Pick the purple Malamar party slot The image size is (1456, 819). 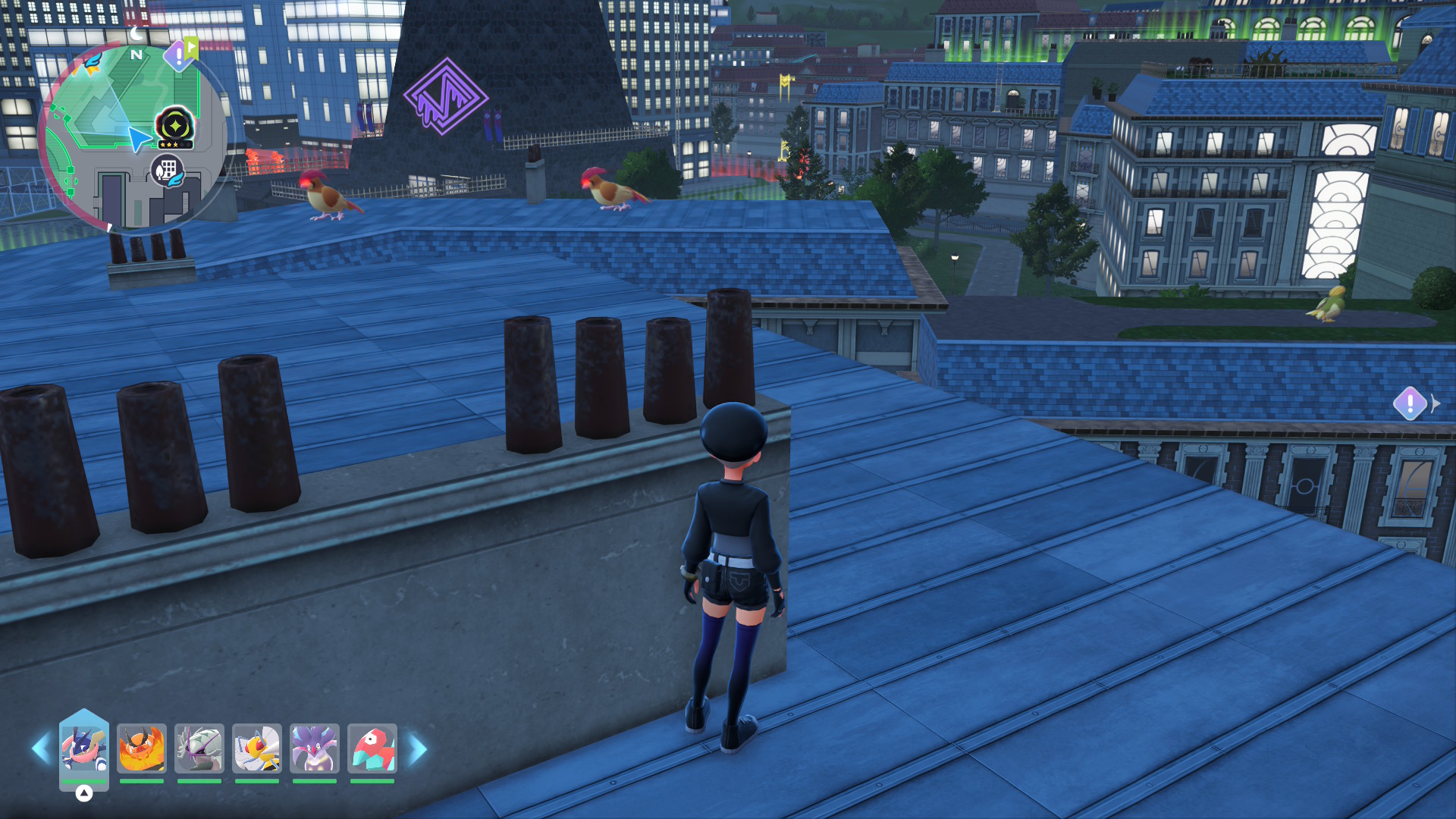(x=315, y=748)
